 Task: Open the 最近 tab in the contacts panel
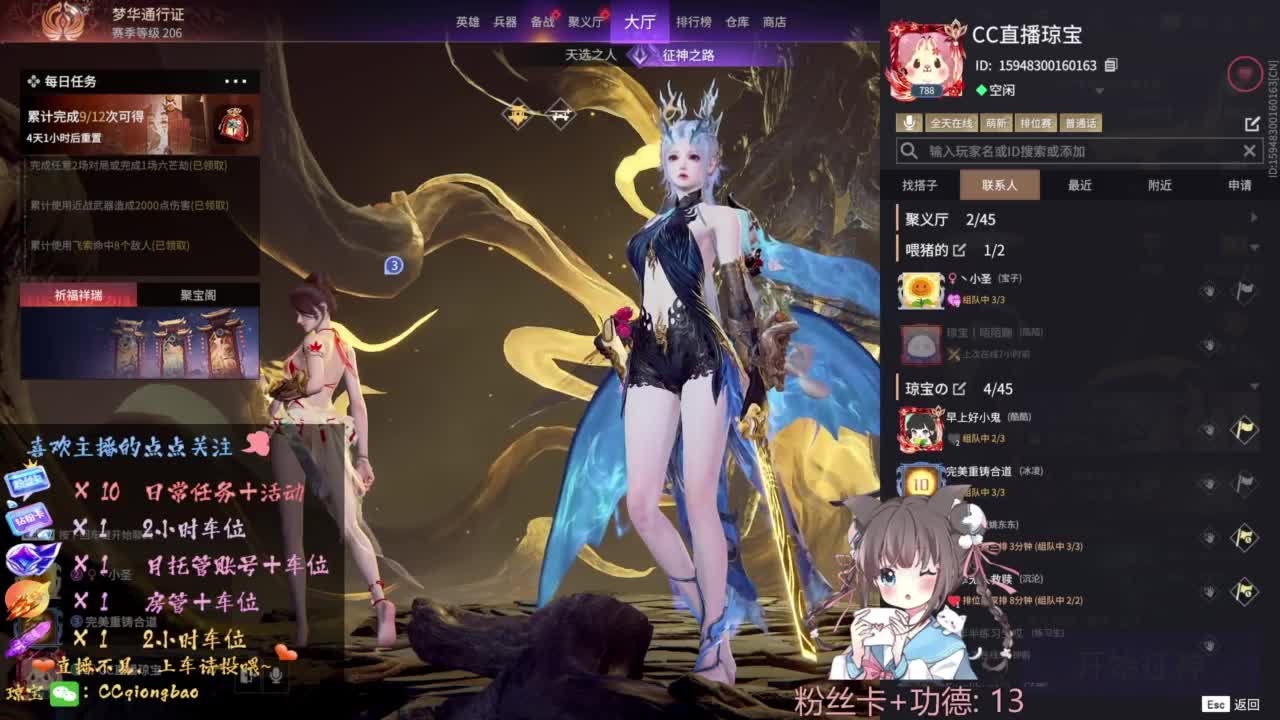coord(1079,185)
